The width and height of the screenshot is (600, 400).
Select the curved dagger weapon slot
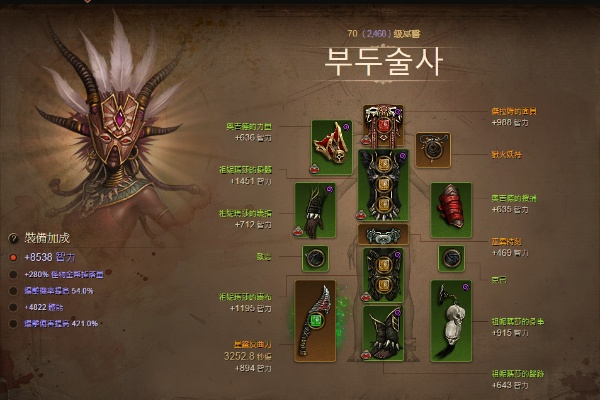[x=318, y=321]
